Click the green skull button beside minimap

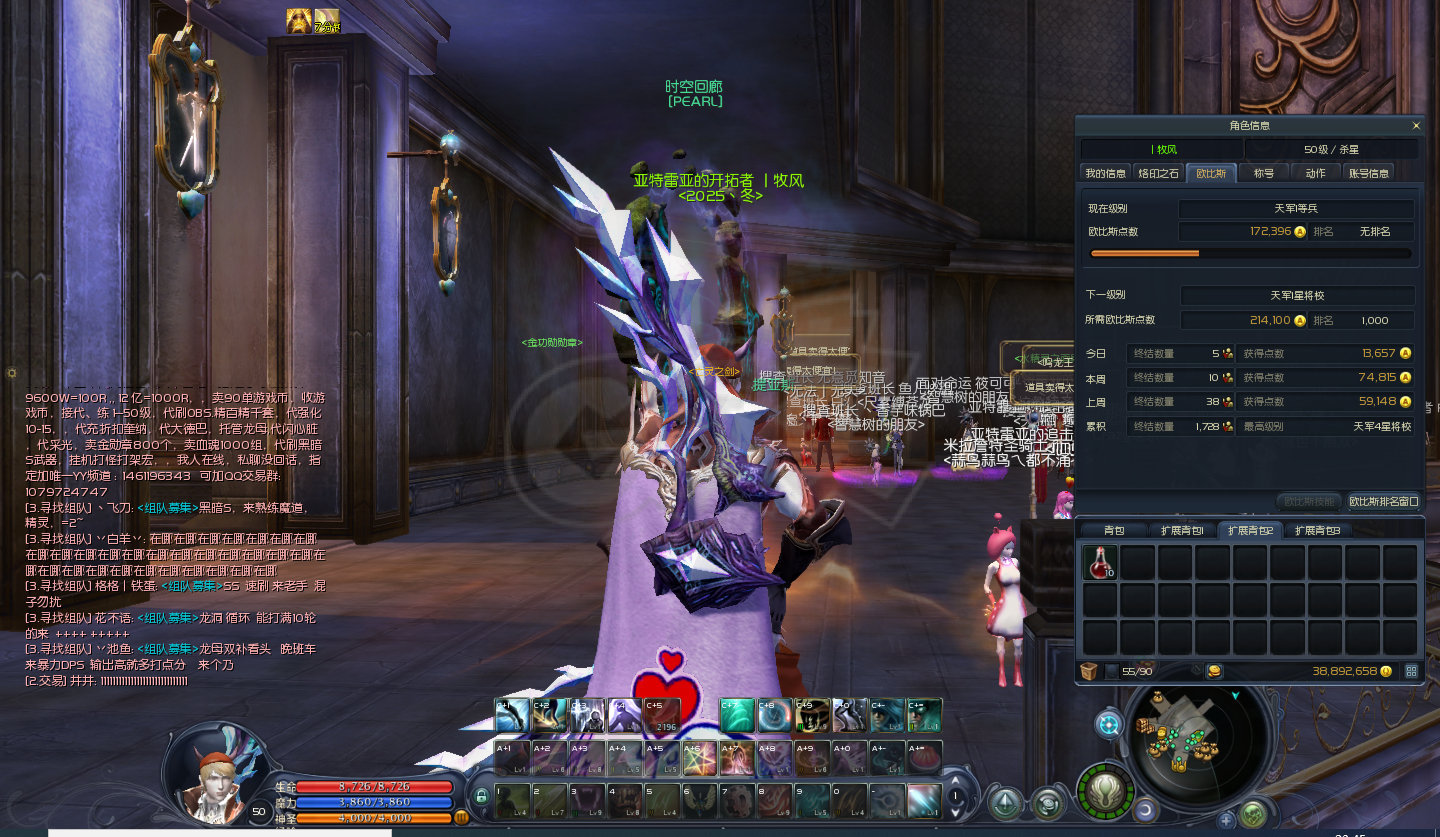tap(1105, 791)
